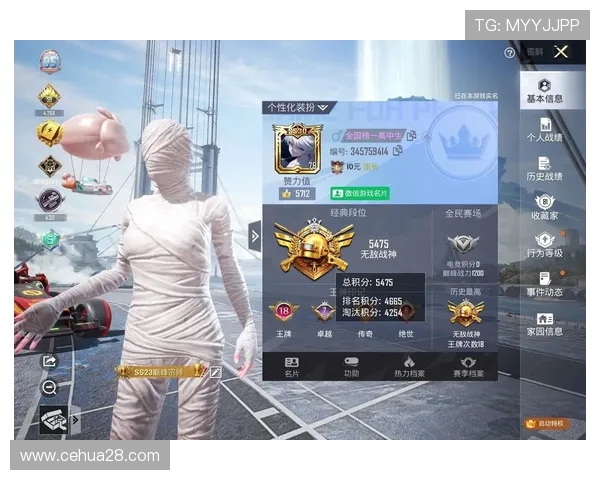Click the 启动特权 button
Screen dimensions: 600x480
tap(546, 424)
